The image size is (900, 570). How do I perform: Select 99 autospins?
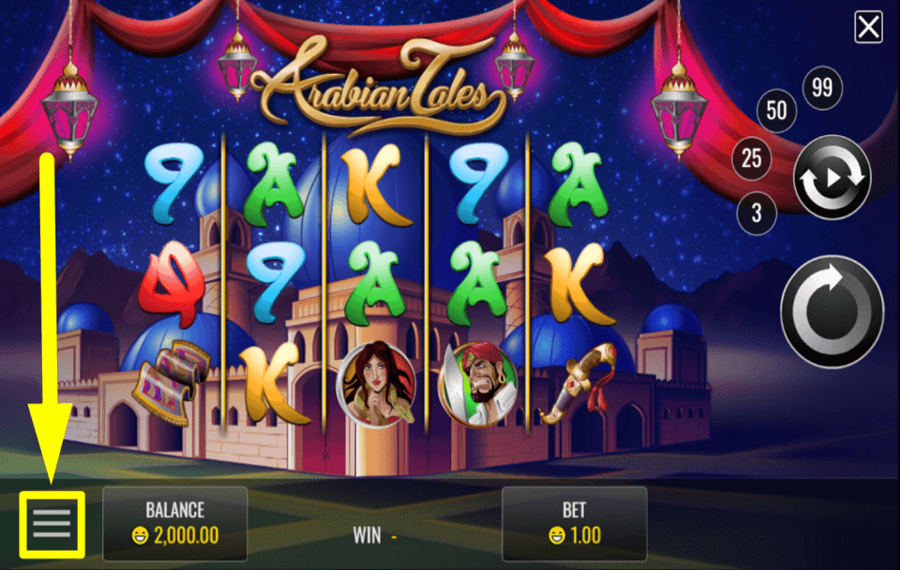(x=822, y=88)
